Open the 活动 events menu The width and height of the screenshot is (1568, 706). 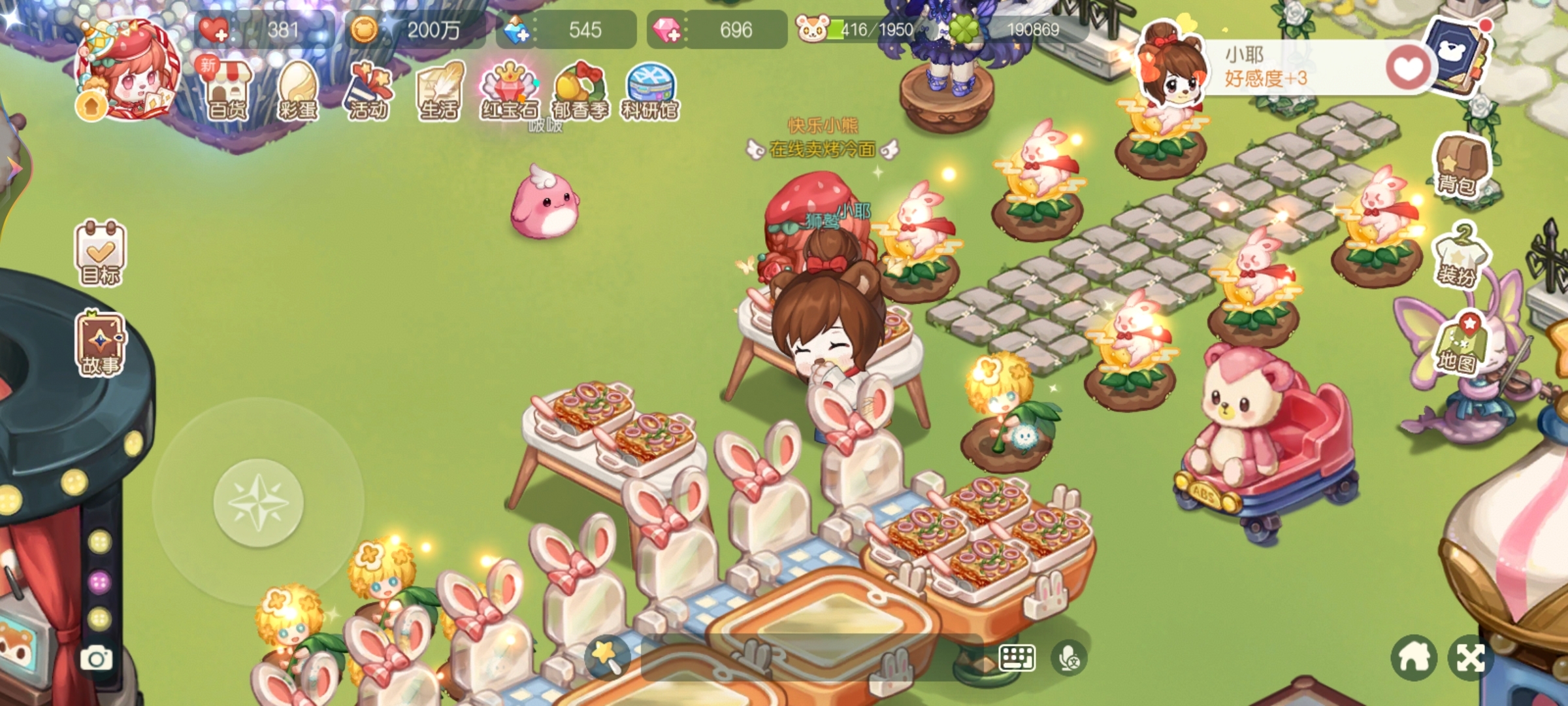click(368, 92)
